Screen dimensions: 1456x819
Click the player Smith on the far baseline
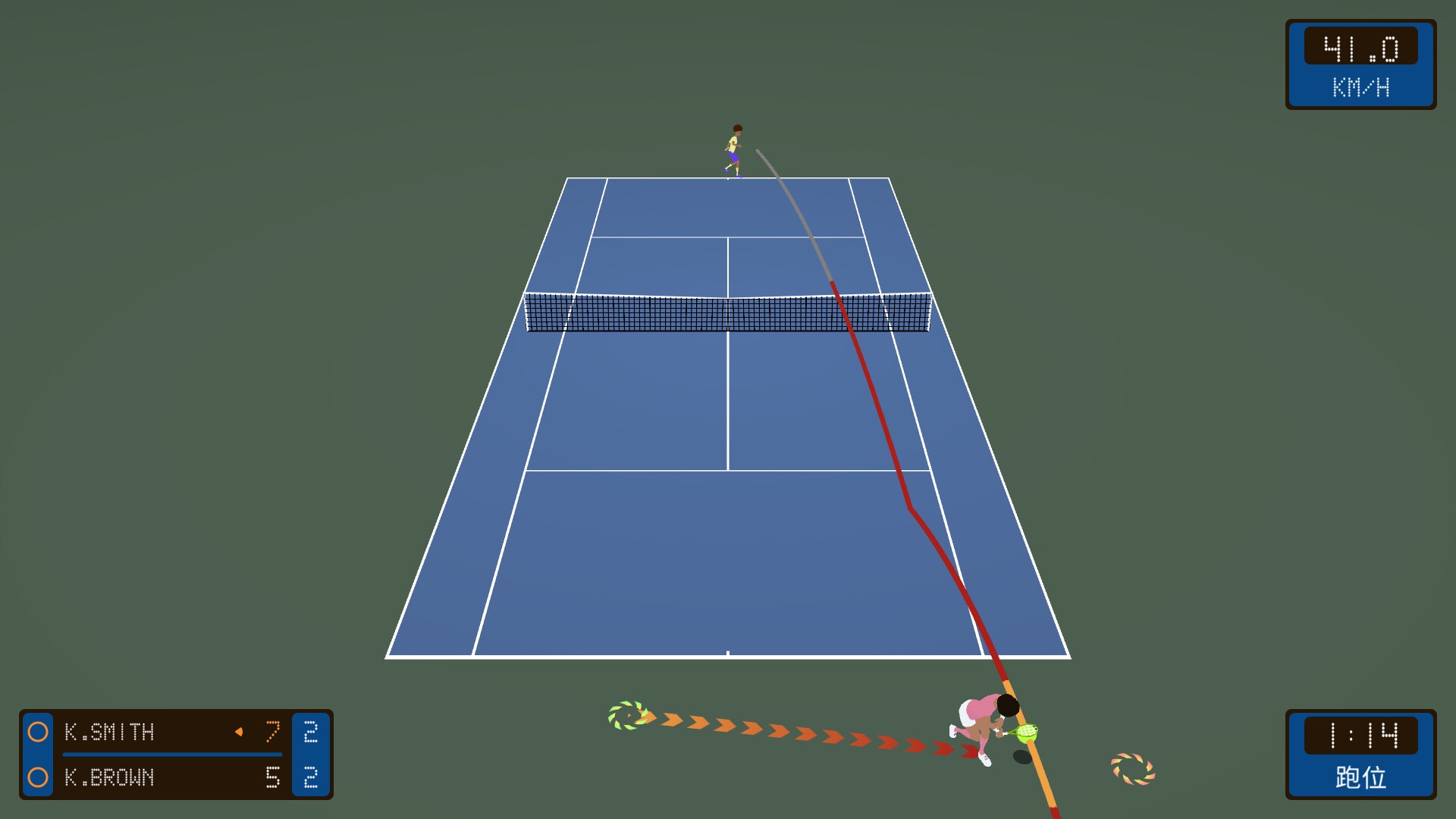click(x=733, y=148)
